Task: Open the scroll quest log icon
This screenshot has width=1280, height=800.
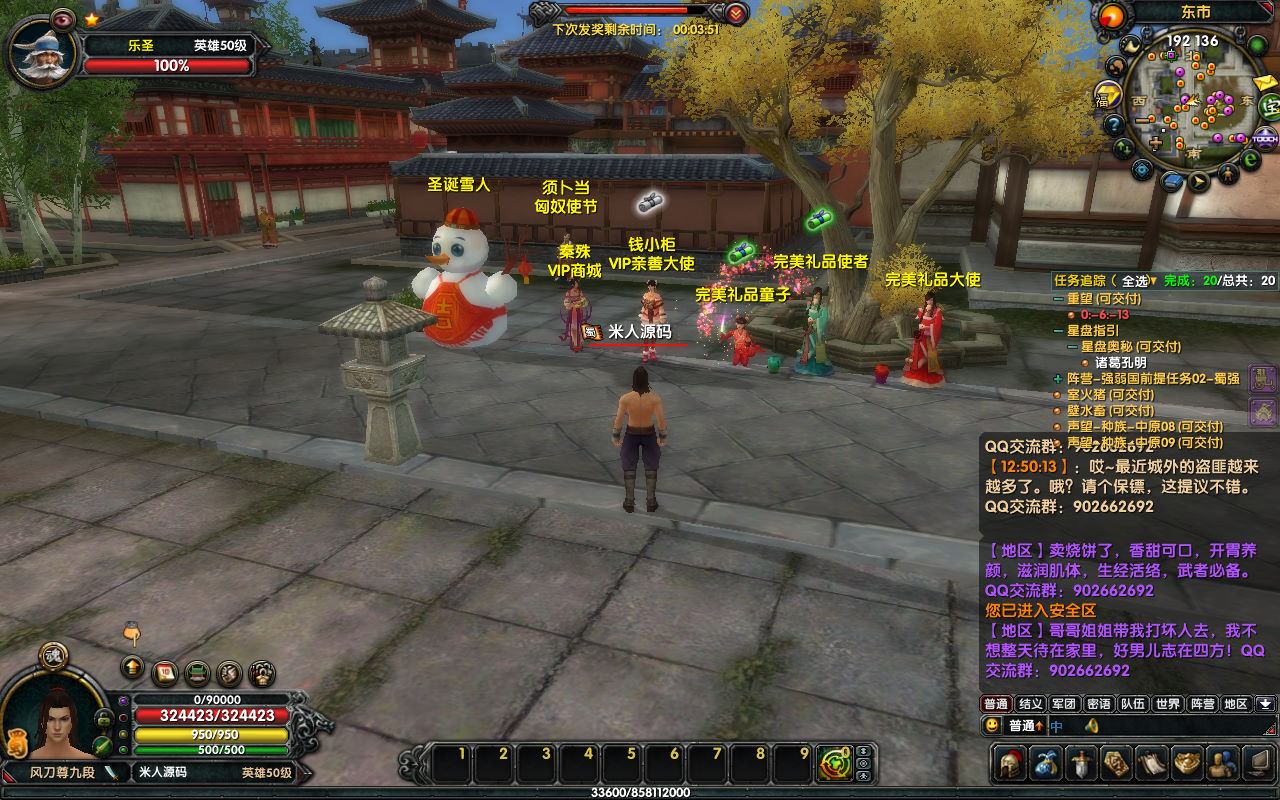Action: [1152, 764]
